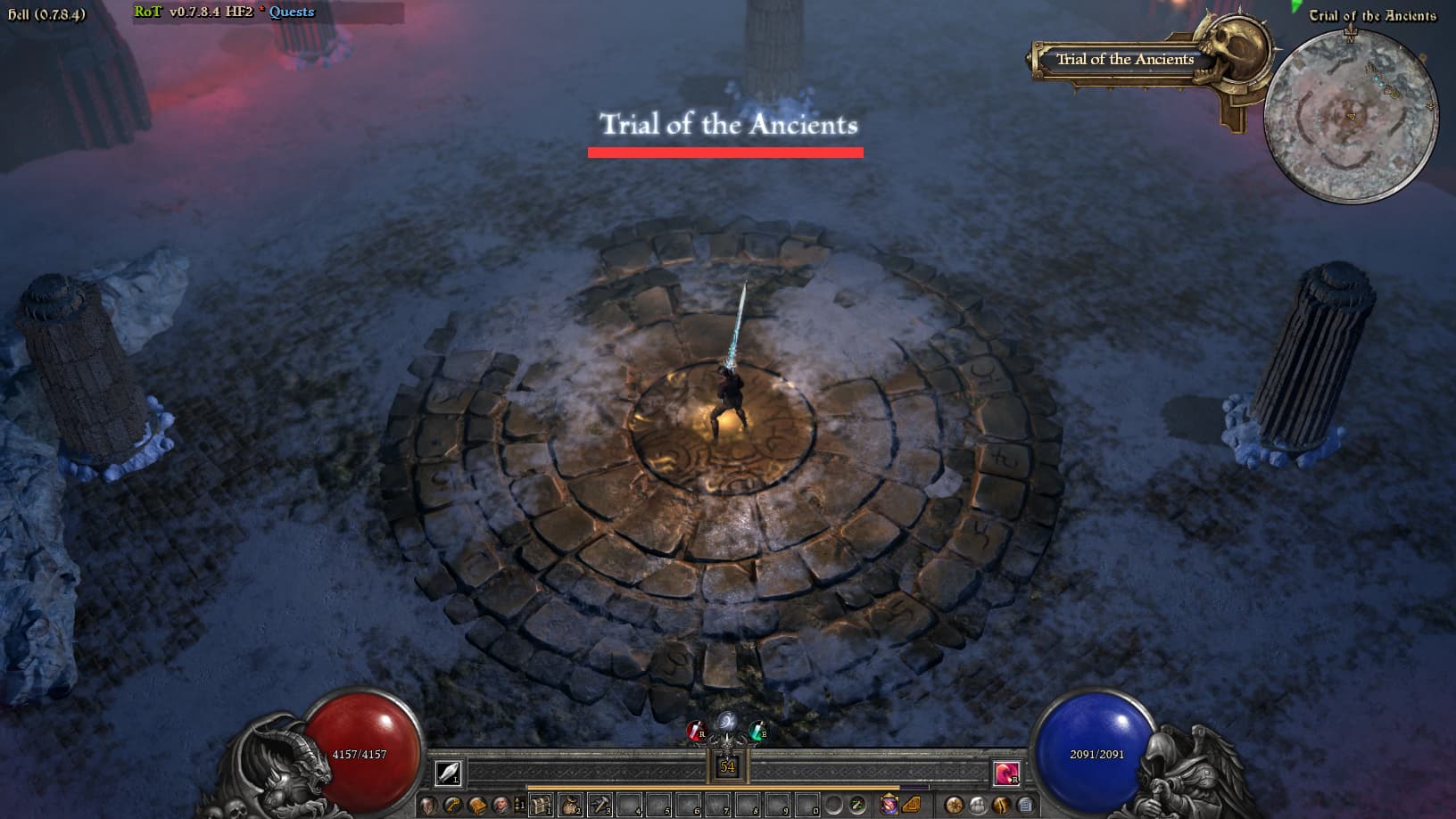
Task: Click the Trial of the Ancients skull banner
Action: tap(1126, 60)
